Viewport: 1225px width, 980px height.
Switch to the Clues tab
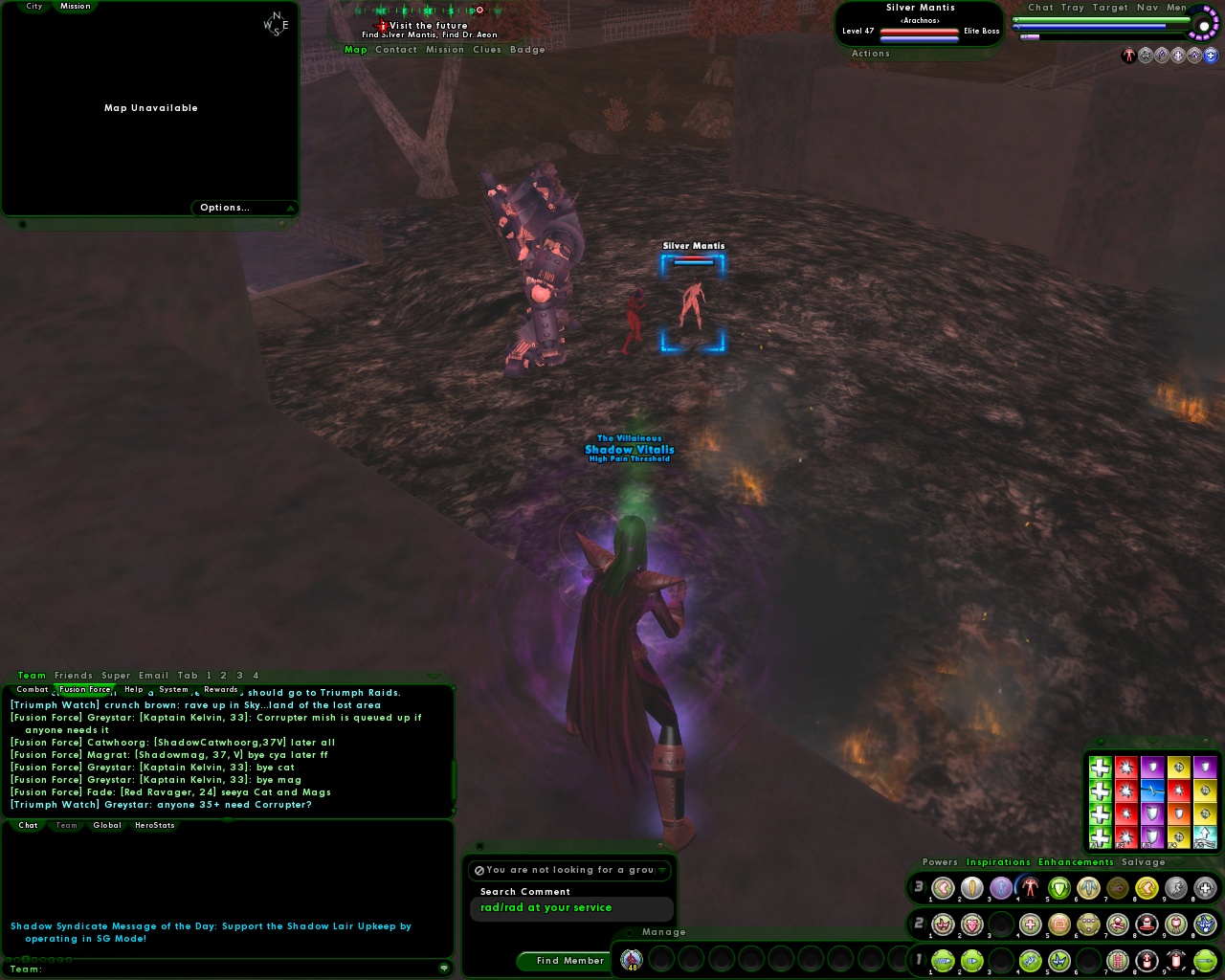(x=486, y=50)
